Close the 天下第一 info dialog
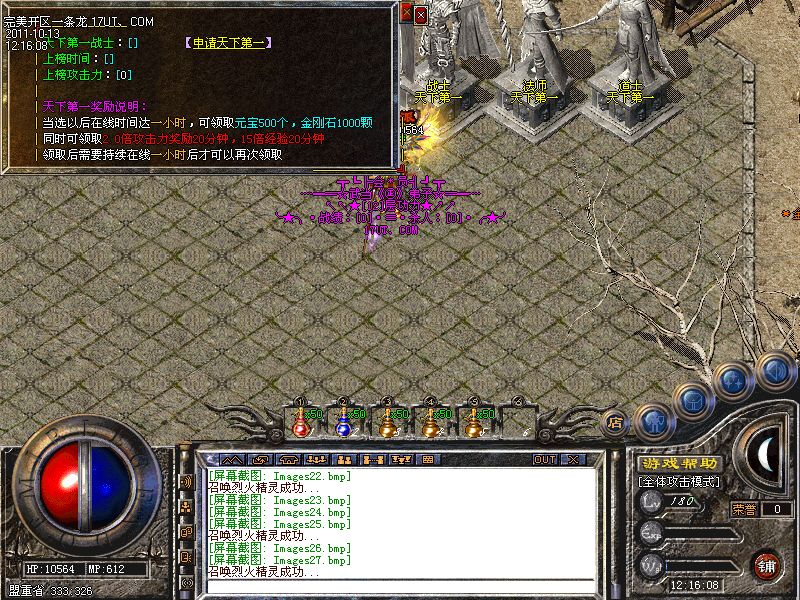Screen dimensions: 800x600 click(420, 14)
